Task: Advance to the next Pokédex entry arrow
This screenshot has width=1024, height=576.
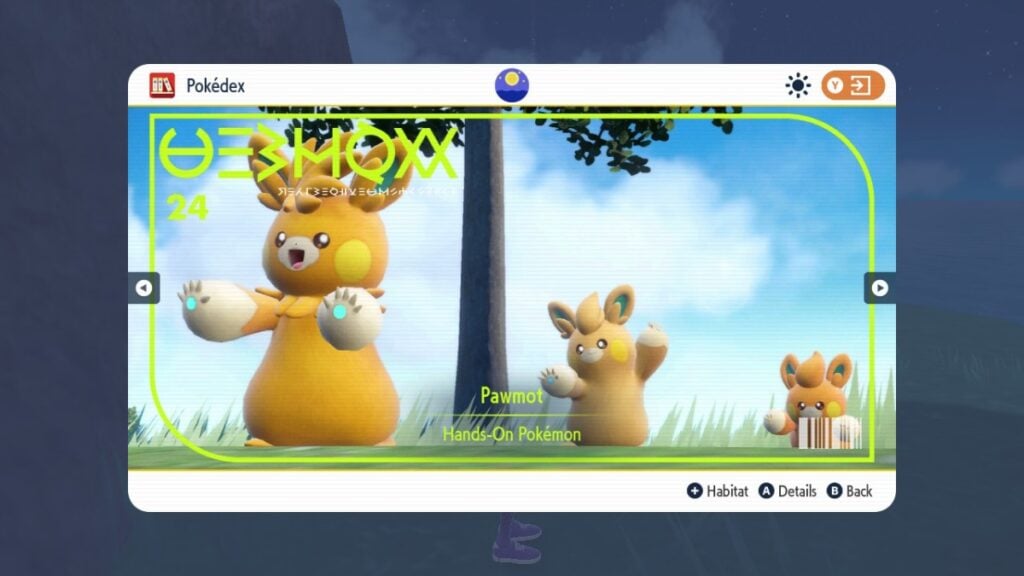Action: tap(879, 288)
